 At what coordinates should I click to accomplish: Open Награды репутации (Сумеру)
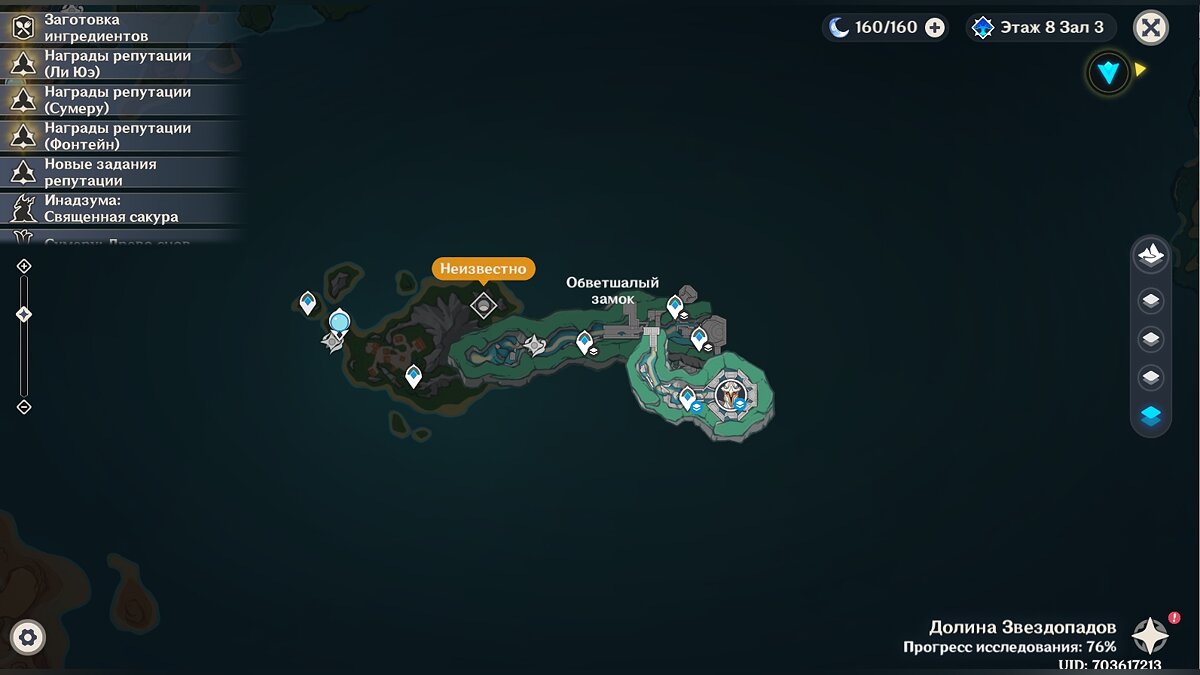tap(120, 100)
